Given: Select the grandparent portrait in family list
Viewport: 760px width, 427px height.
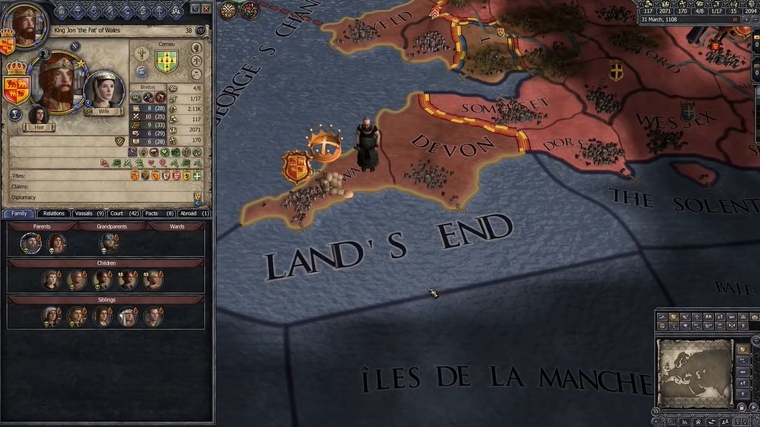Looking at the screenshot, I should (110, 242).
